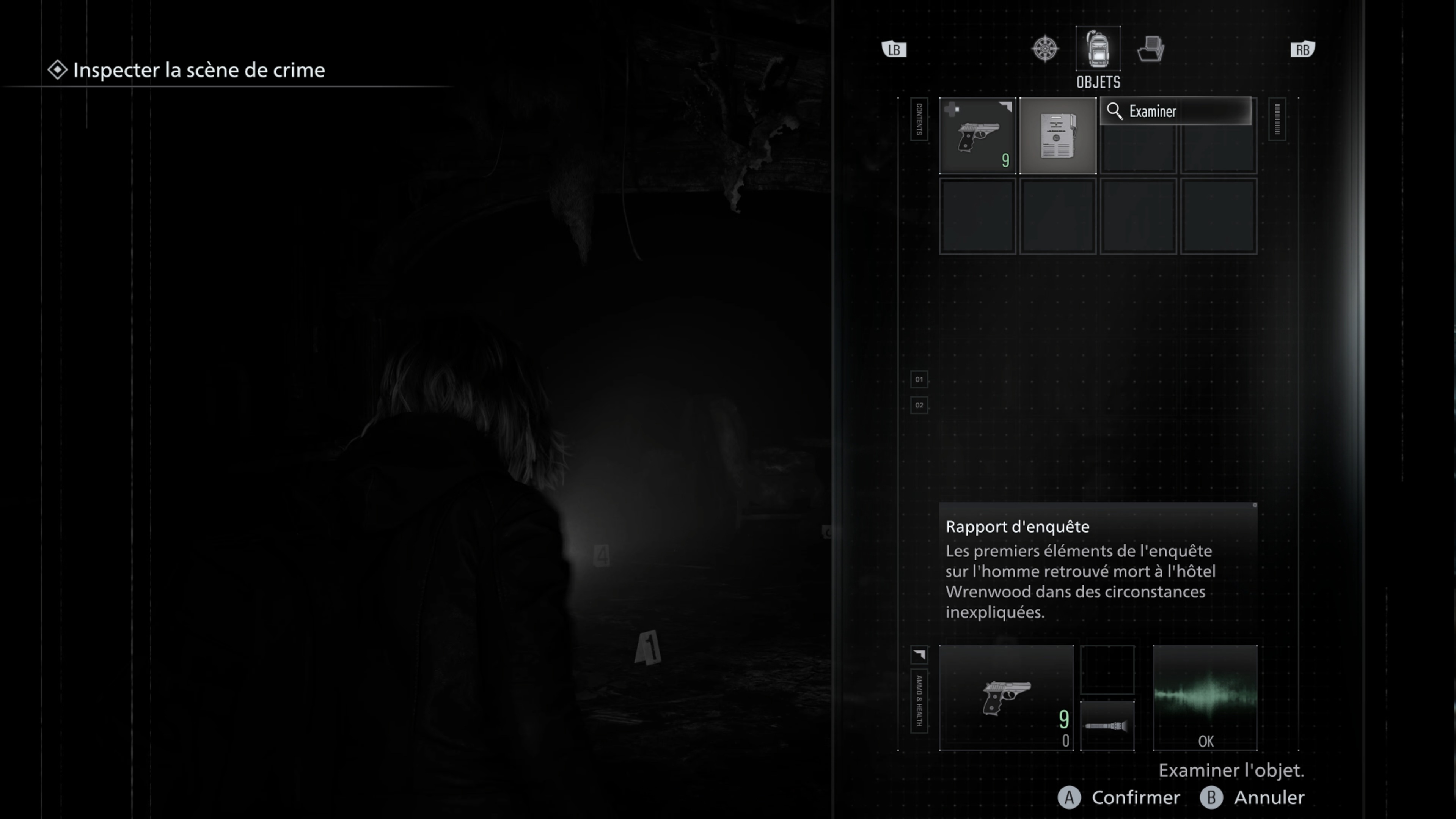Select the Rapport d'enquête document slot

(x=1057, y=136)
